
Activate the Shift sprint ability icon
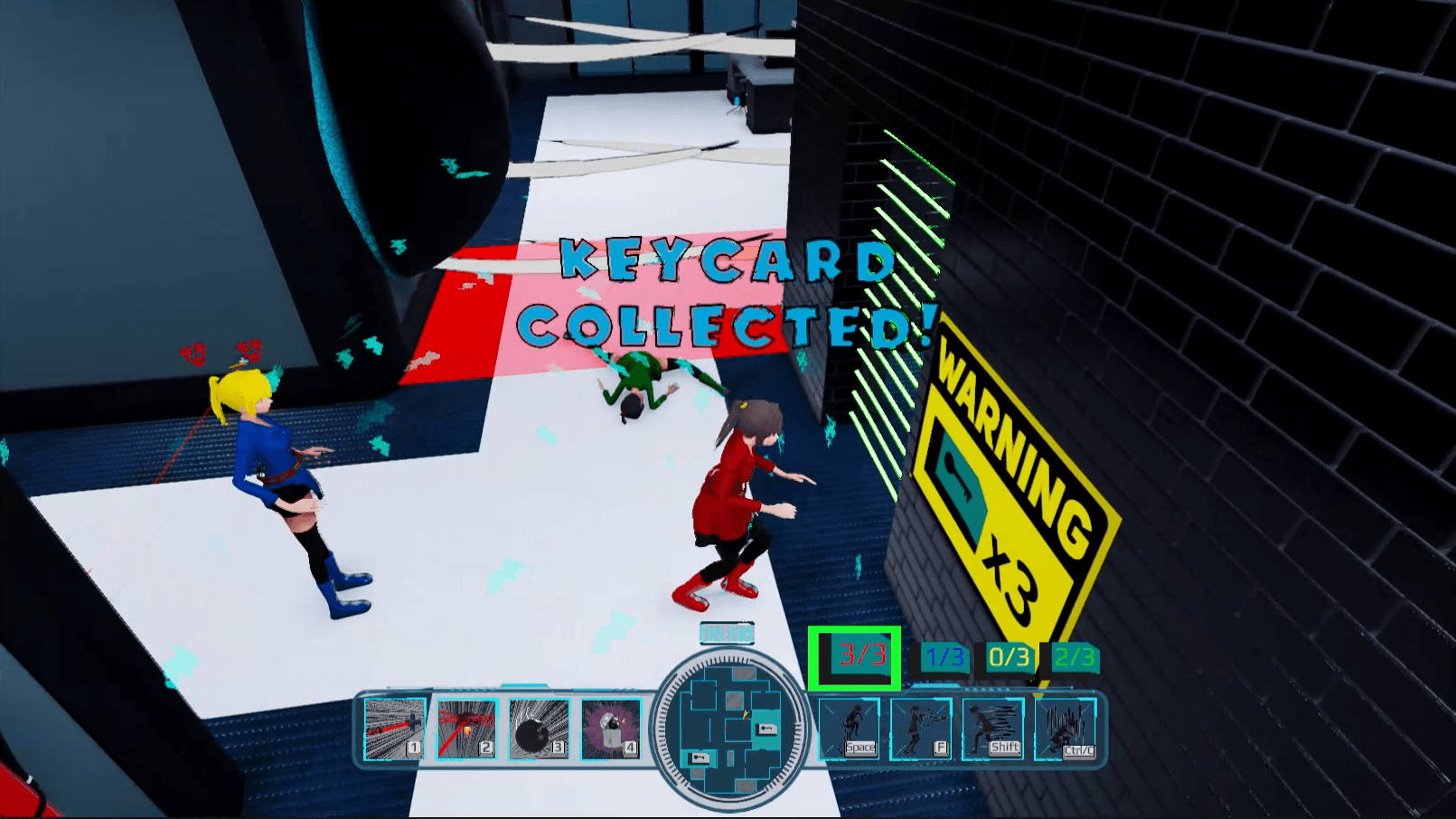[x=991, y=728]
